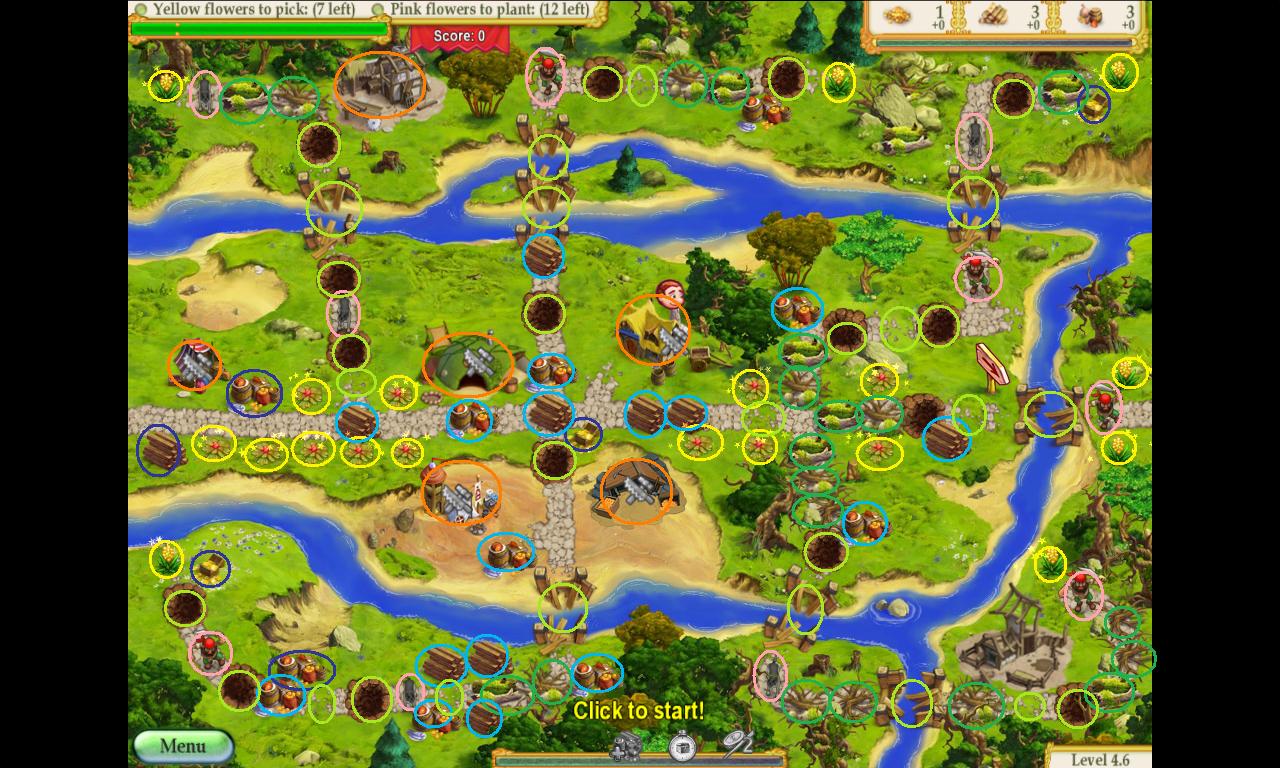This screenshot has width=1280, height=768.
Task: Open the green Menu button
Action: [x=183, y=746]
